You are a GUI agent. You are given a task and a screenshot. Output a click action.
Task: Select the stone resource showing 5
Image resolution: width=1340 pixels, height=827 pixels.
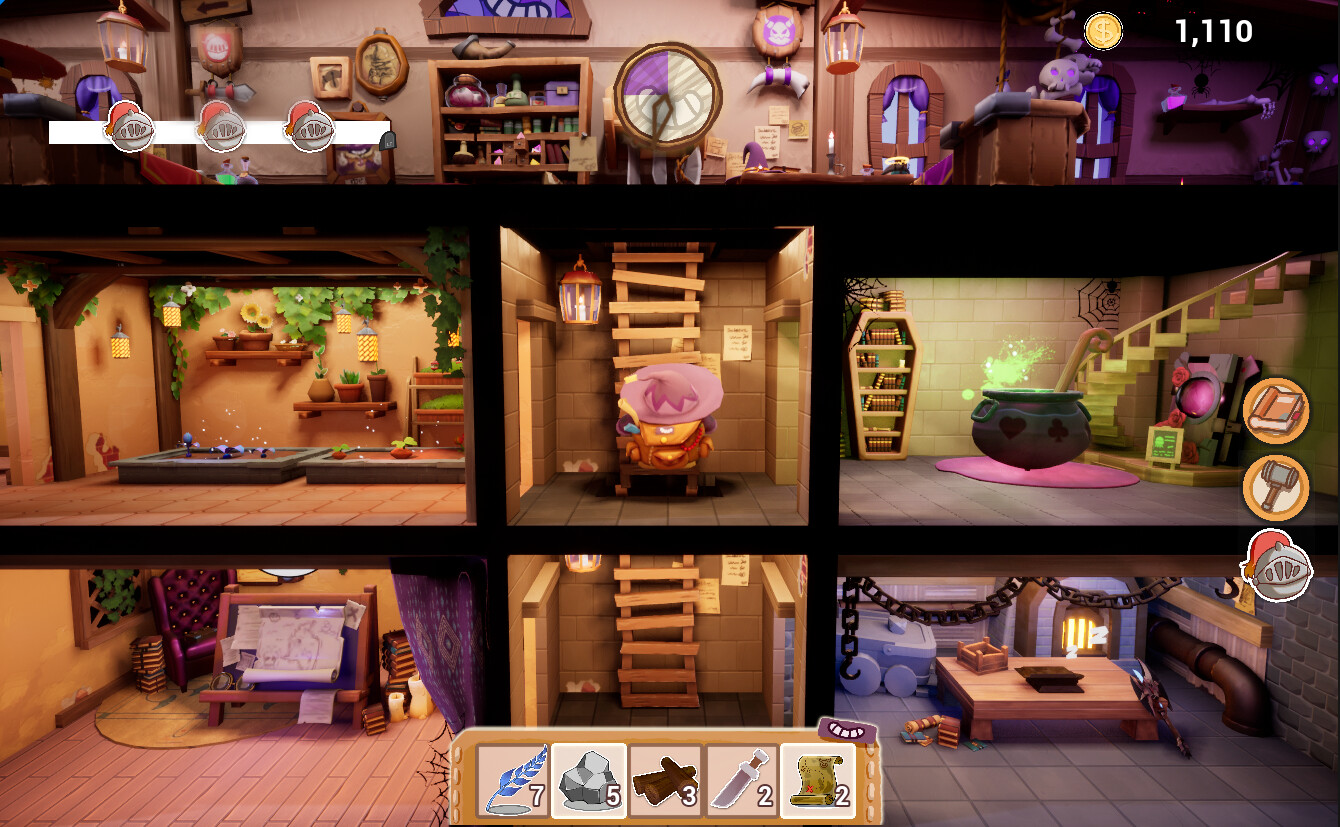pos(589,786)
